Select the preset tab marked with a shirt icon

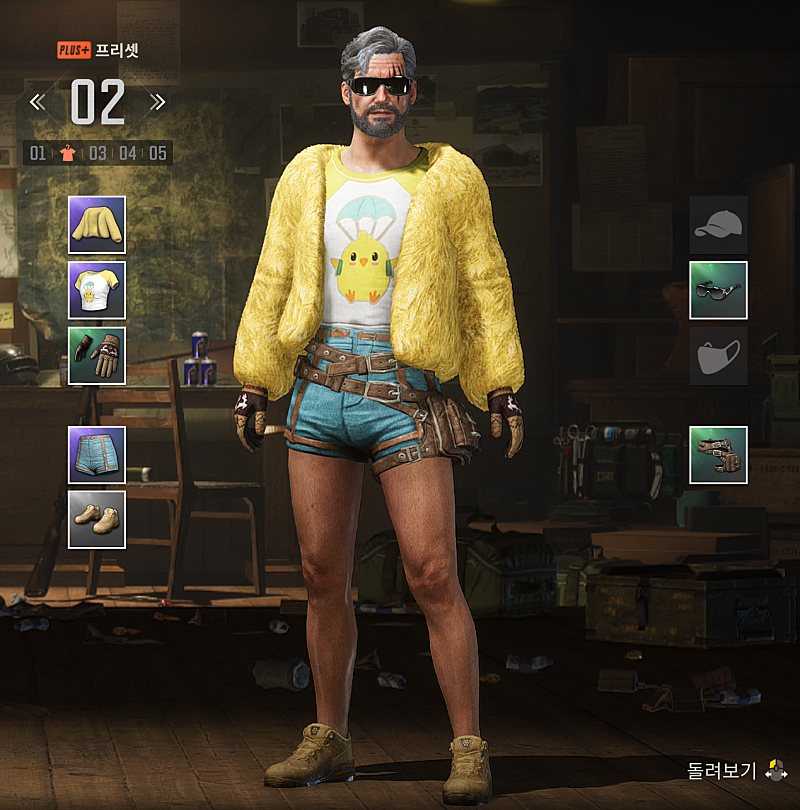pyautogui.click(x=67, y=153)
